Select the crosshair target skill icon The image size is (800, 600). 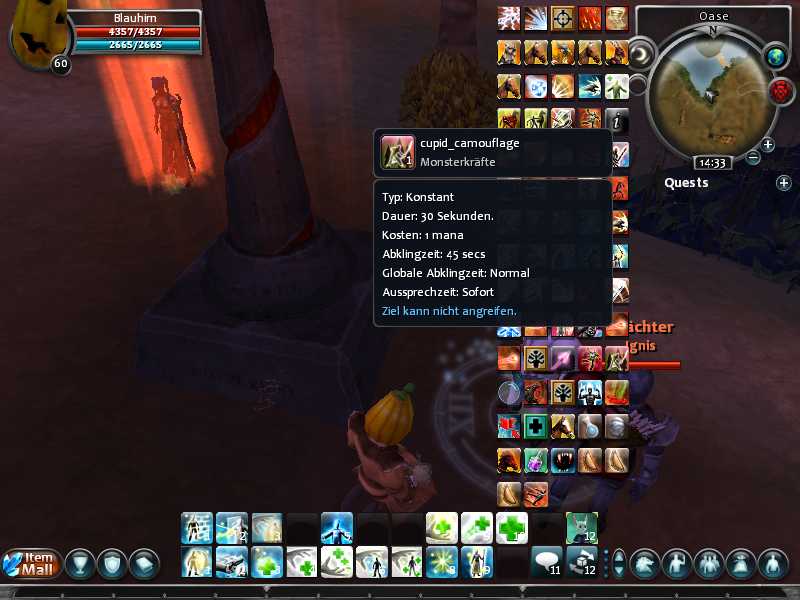point(564,18)
